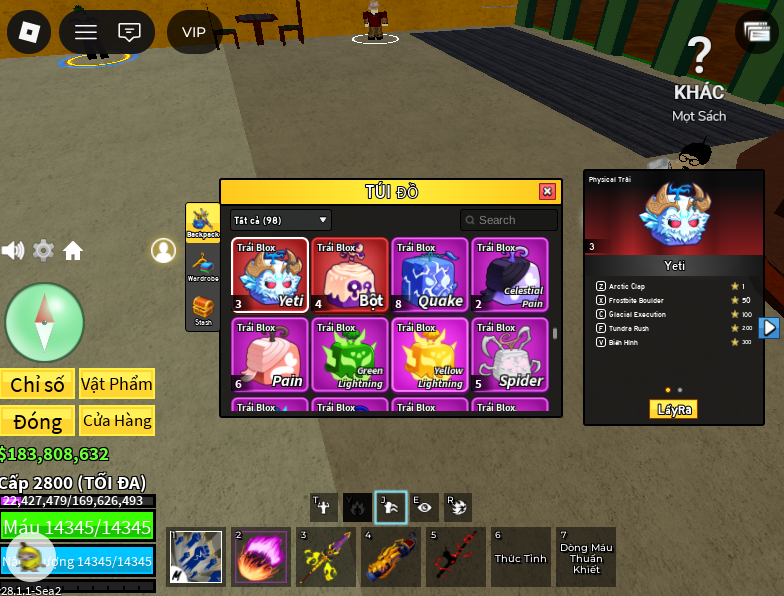This screenshot has height=596, width=784.
Task: Open the Tất cả (98) filter dropdown
Action: (x=281, y=220)
